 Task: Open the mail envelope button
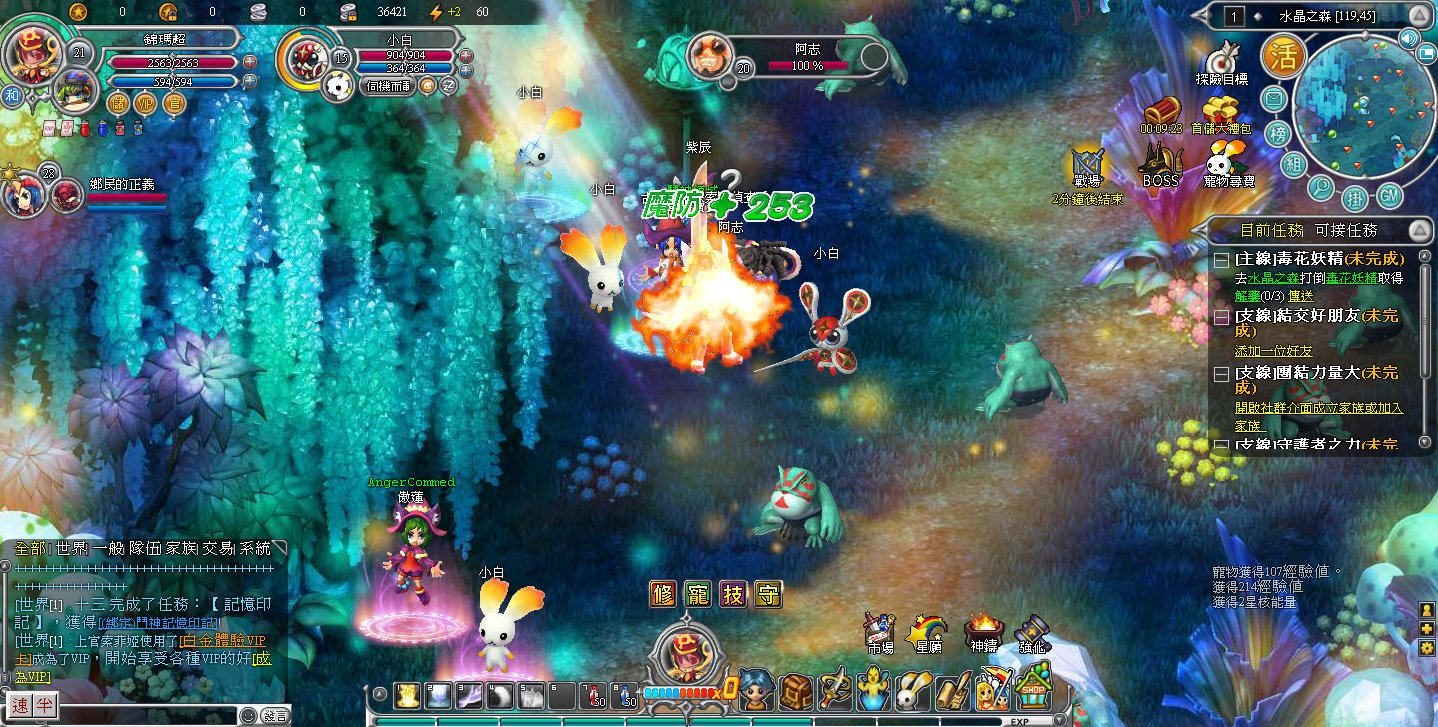[1273, 98]
